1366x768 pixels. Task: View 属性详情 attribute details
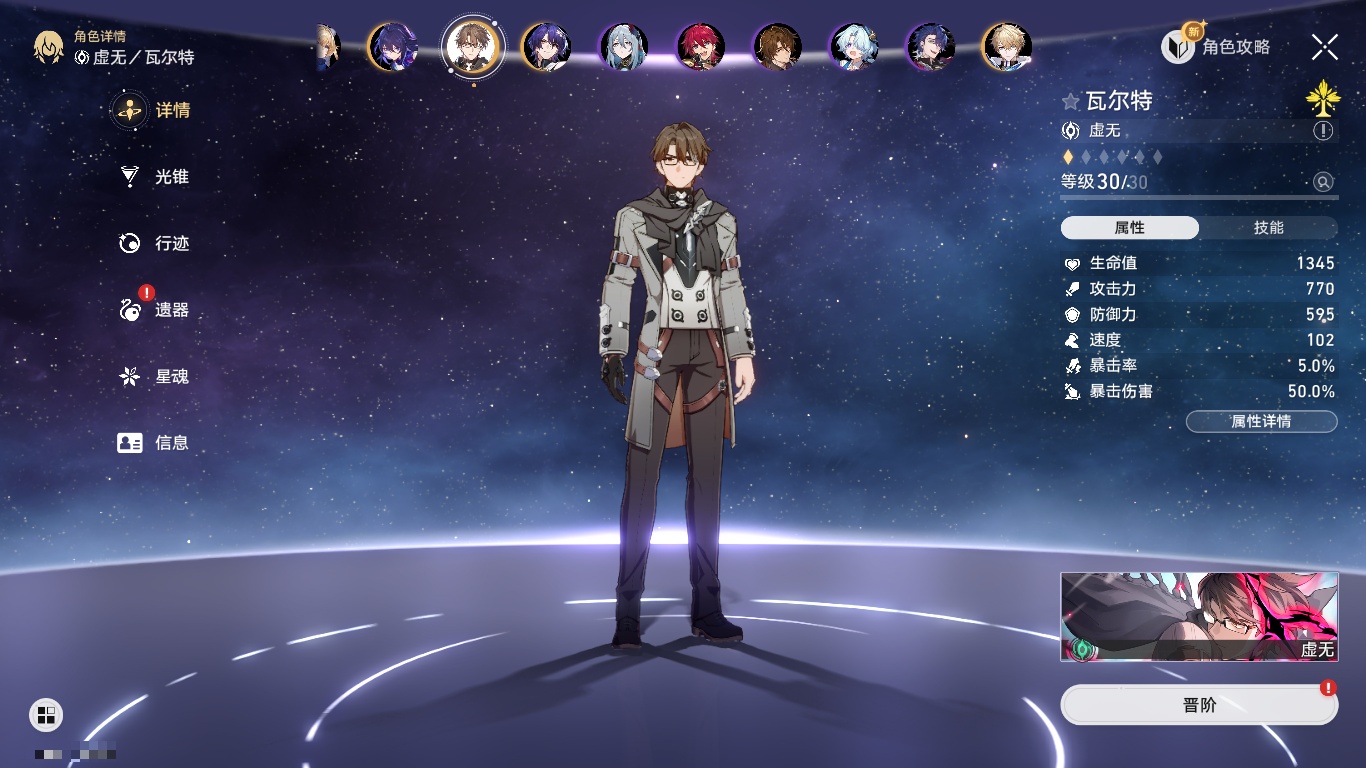point(1261,422)
